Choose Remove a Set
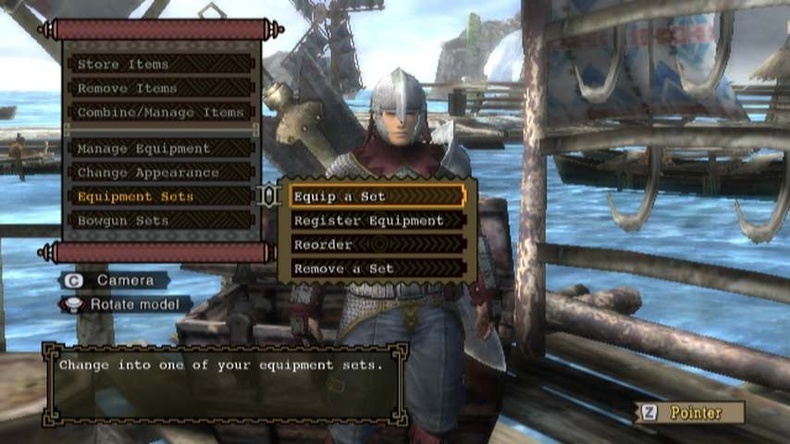Screen dimensions: 790x444 376,268
